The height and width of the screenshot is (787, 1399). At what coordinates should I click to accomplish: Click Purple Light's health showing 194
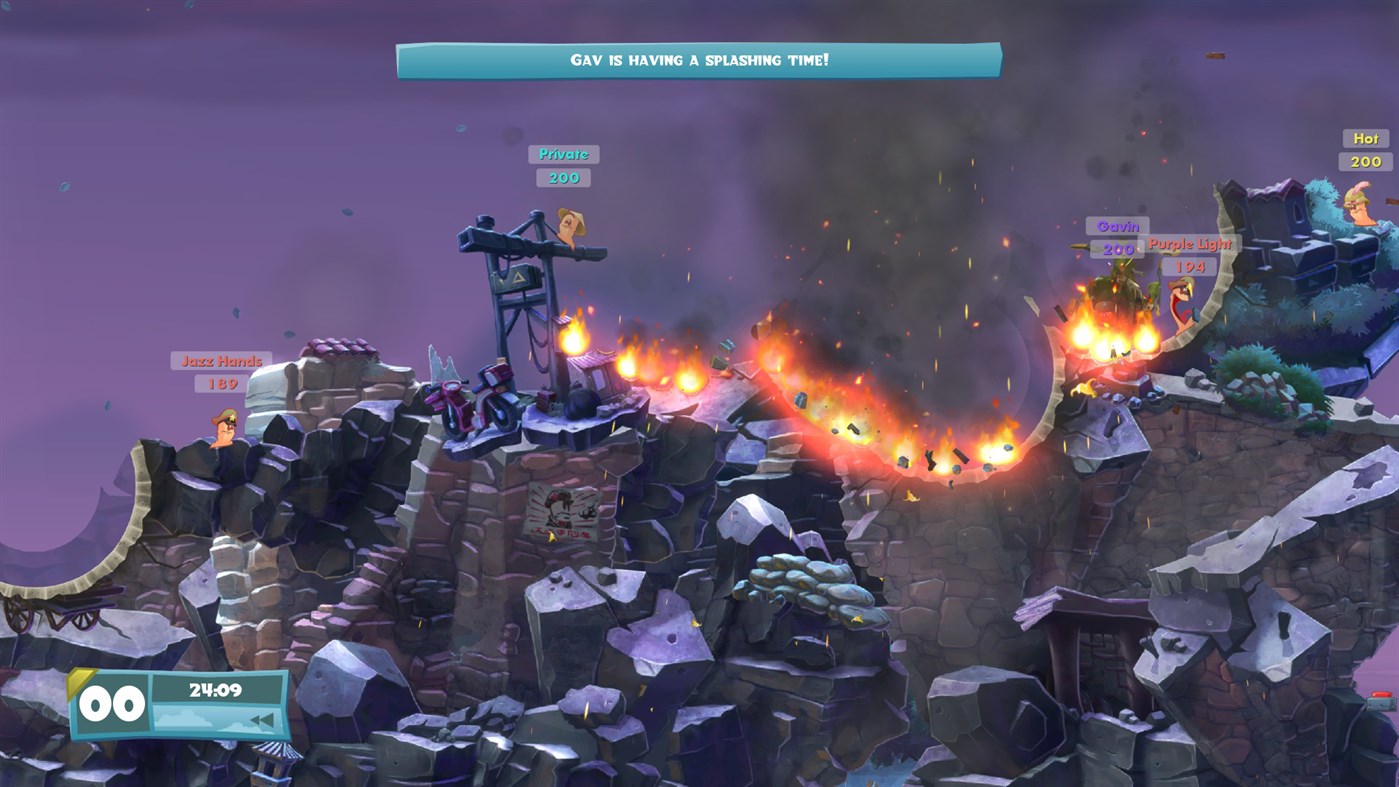click(x=1190, y=267)
